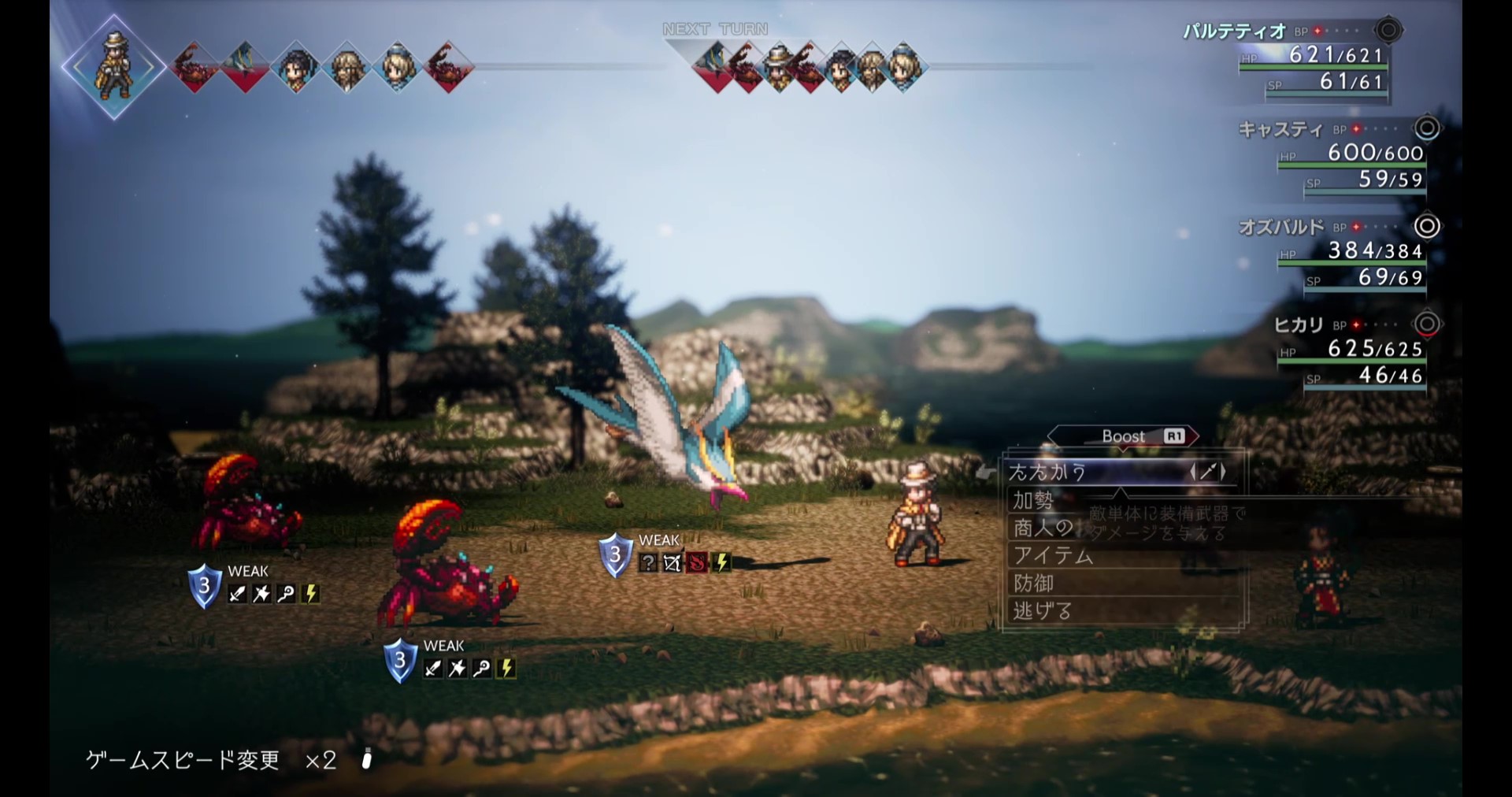Switch attack weapon with the spear icon
The height and width of the screenshot is (797, 1512).
tap(1207, 473)
